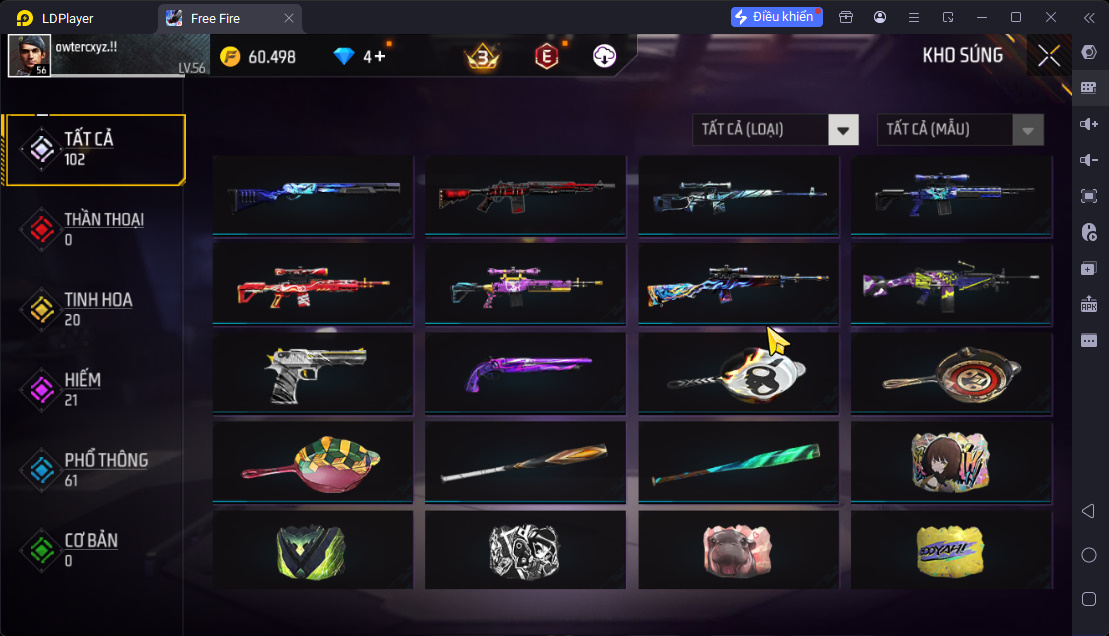The width and height of the screenshot is (1109, 636).
Task: Add diamonds with the plus button
Action: 380,57
